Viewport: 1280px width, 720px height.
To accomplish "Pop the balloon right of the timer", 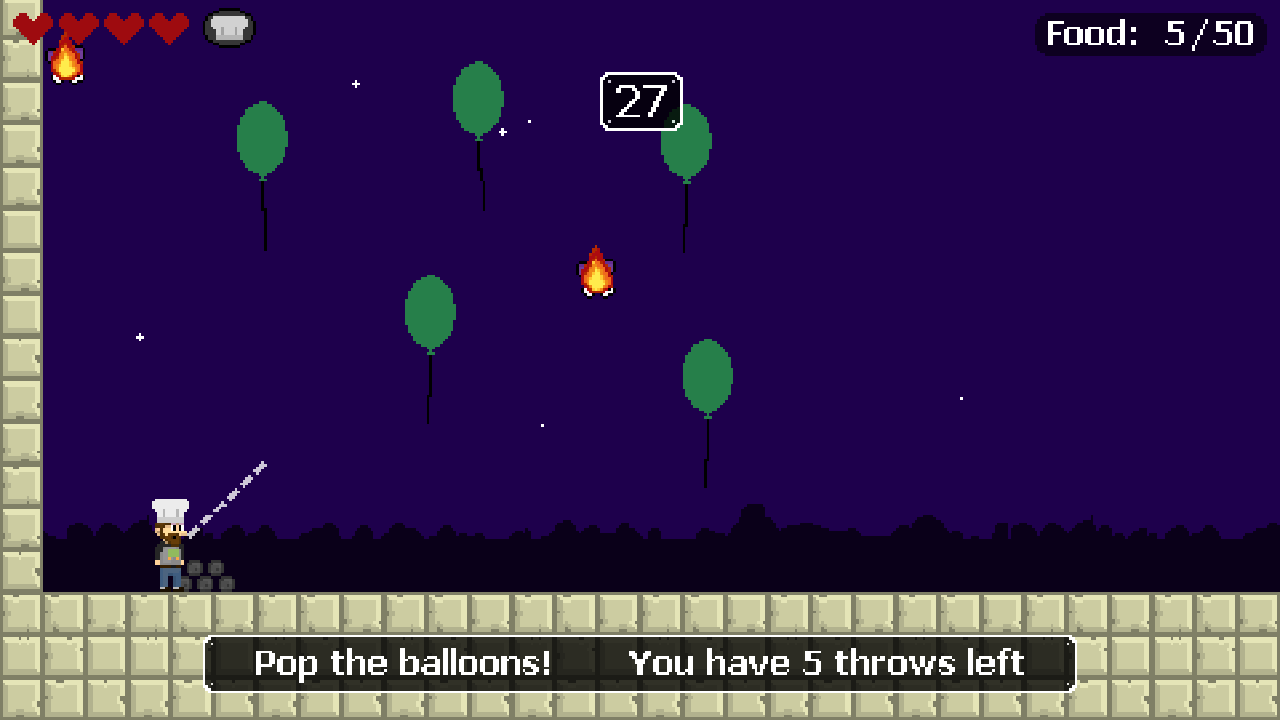I will pos(686,145).
